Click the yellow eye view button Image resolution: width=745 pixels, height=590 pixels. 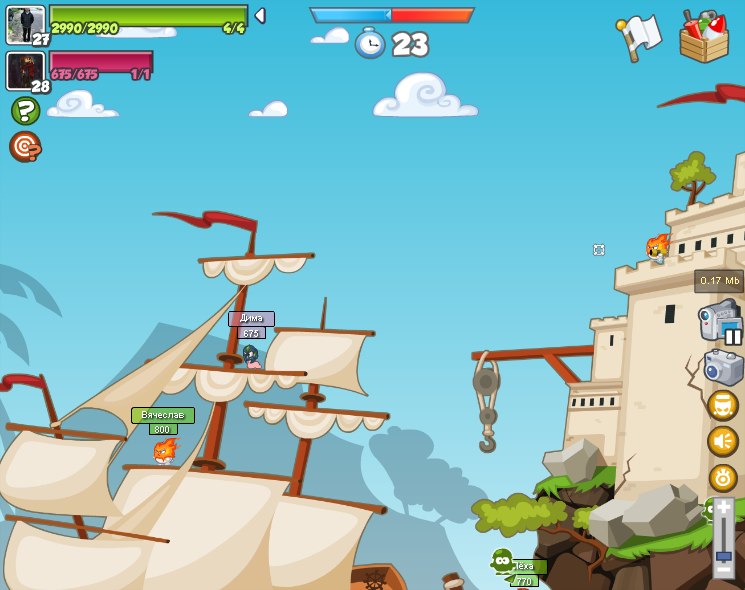[x=722, y=477]
